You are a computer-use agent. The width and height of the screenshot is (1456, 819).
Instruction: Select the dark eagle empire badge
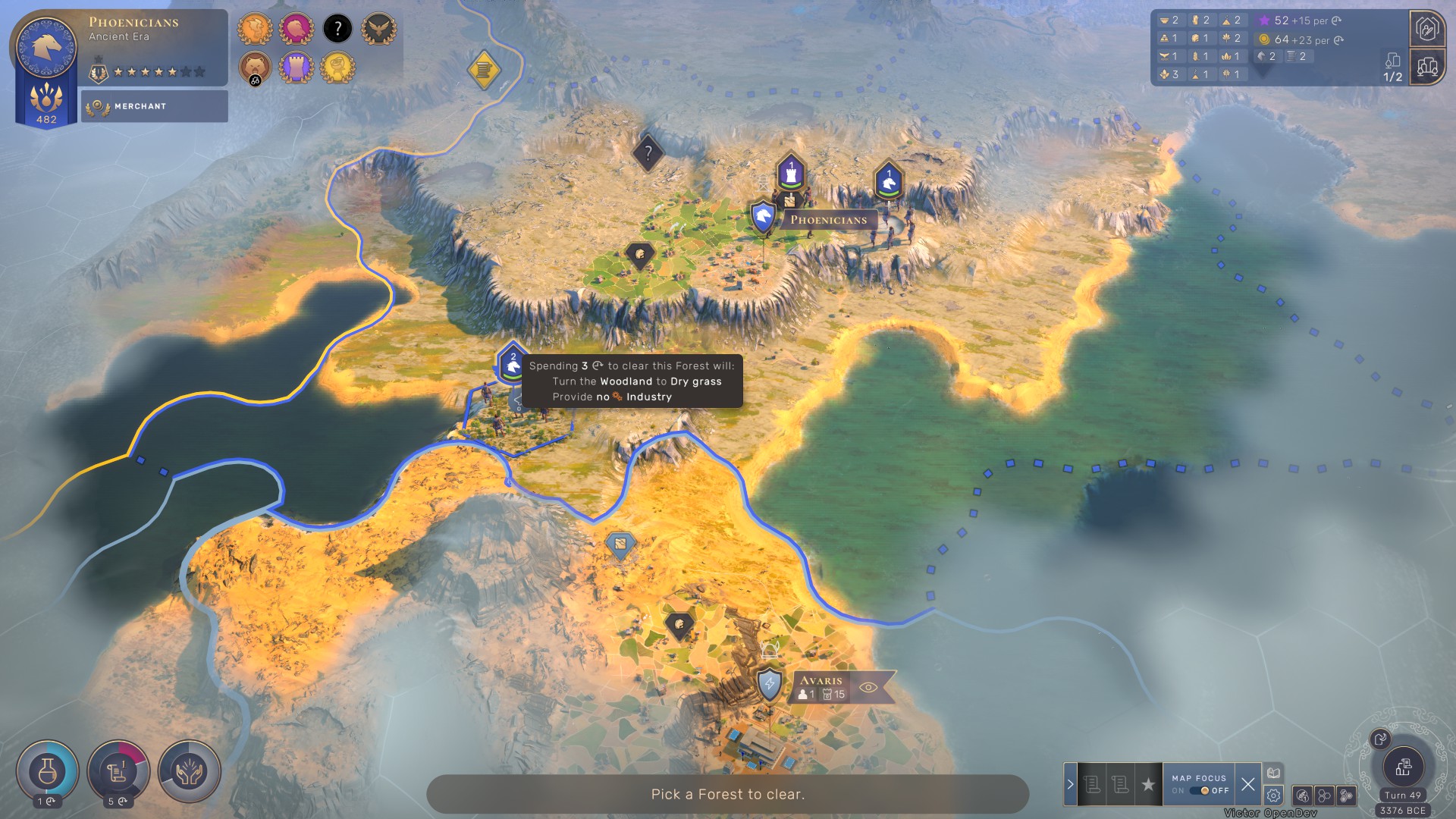point(378,30)
